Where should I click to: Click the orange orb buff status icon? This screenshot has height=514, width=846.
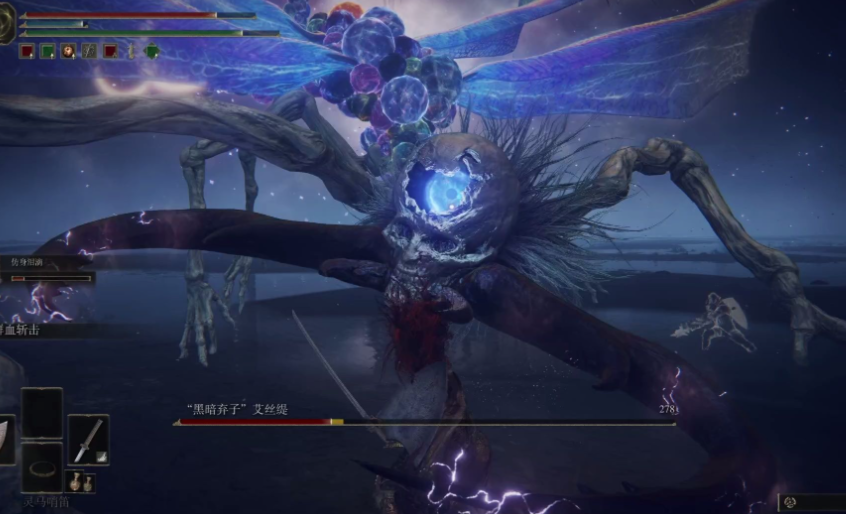pos(68,50)
